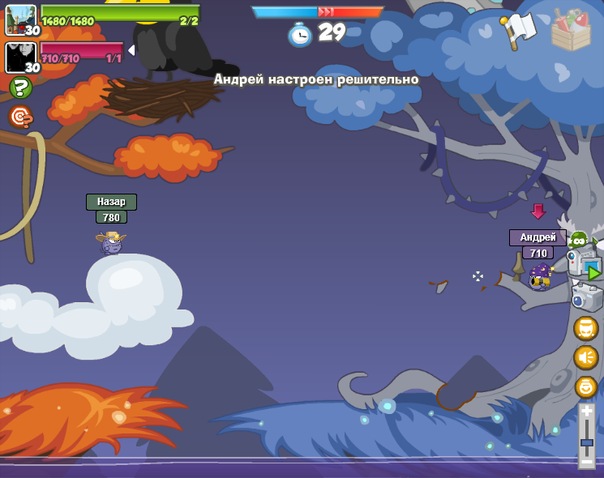The height and width of the screenshot is (478, 604).
Task: Click the green frog icon by camcorder
Action: (x=578, y=239)
